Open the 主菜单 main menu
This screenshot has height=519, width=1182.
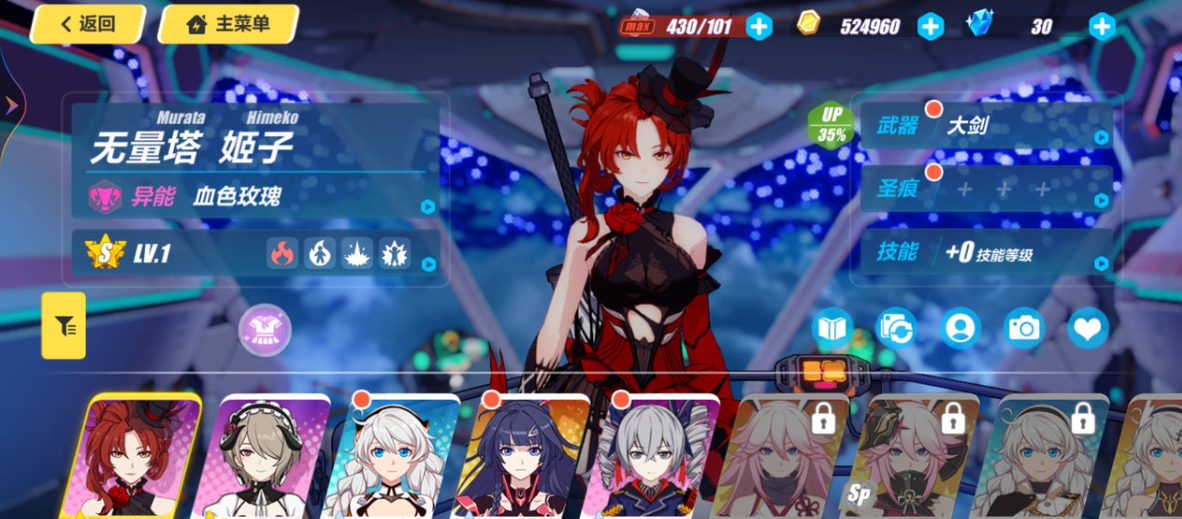click(229, 24)
